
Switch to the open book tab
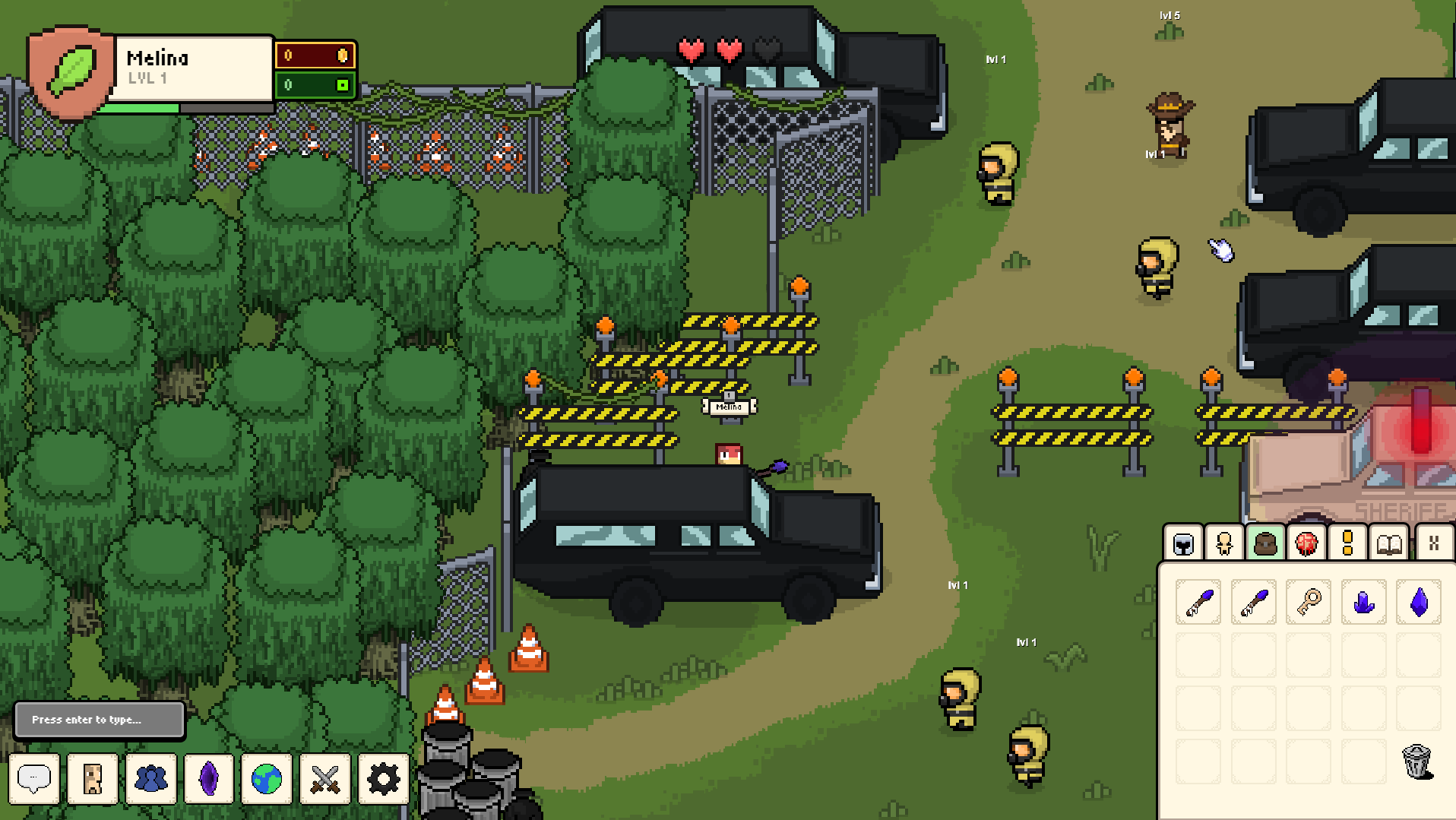pyautogui.click(x=1389, y=543)
